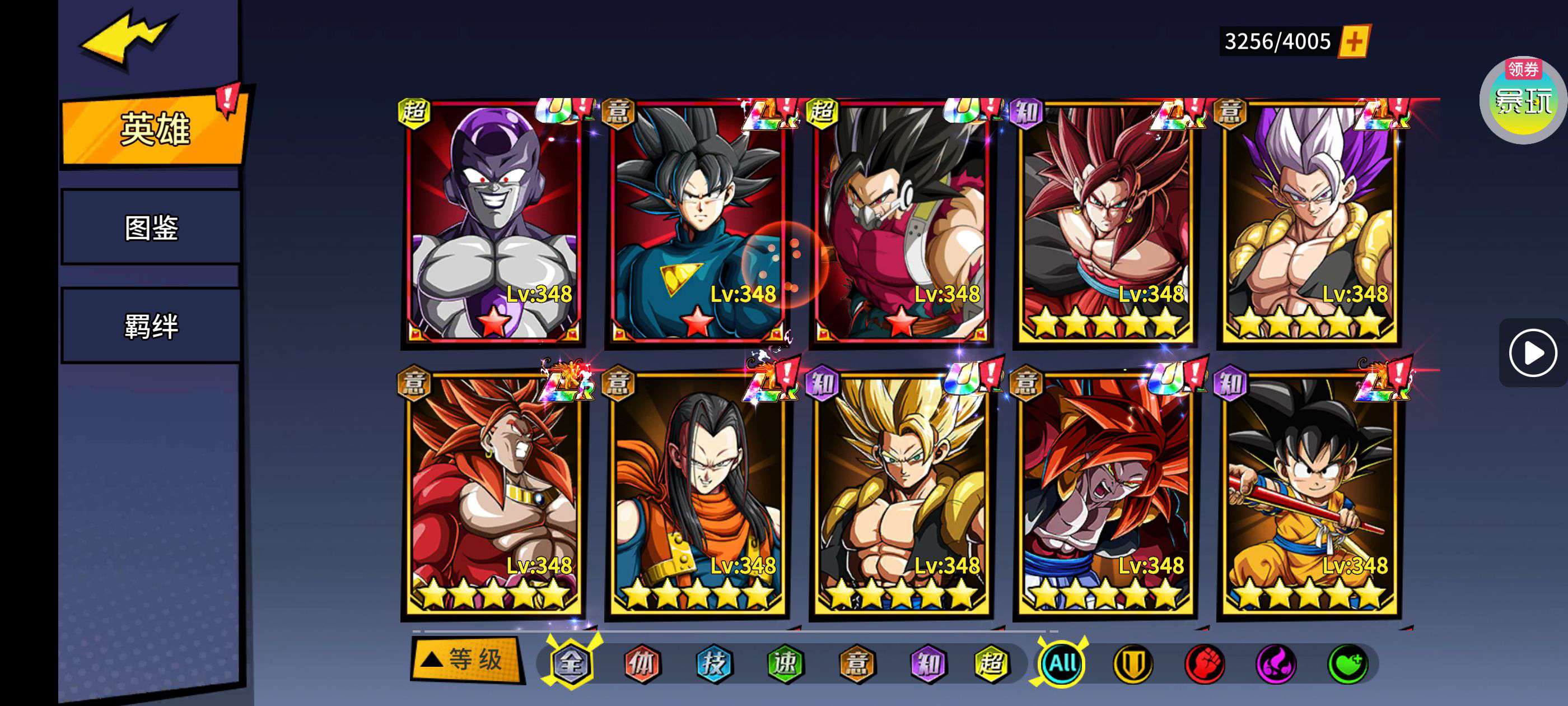Filter by green heart support role
Screen dimensions: 1568x706
[x=1348, y=663]
